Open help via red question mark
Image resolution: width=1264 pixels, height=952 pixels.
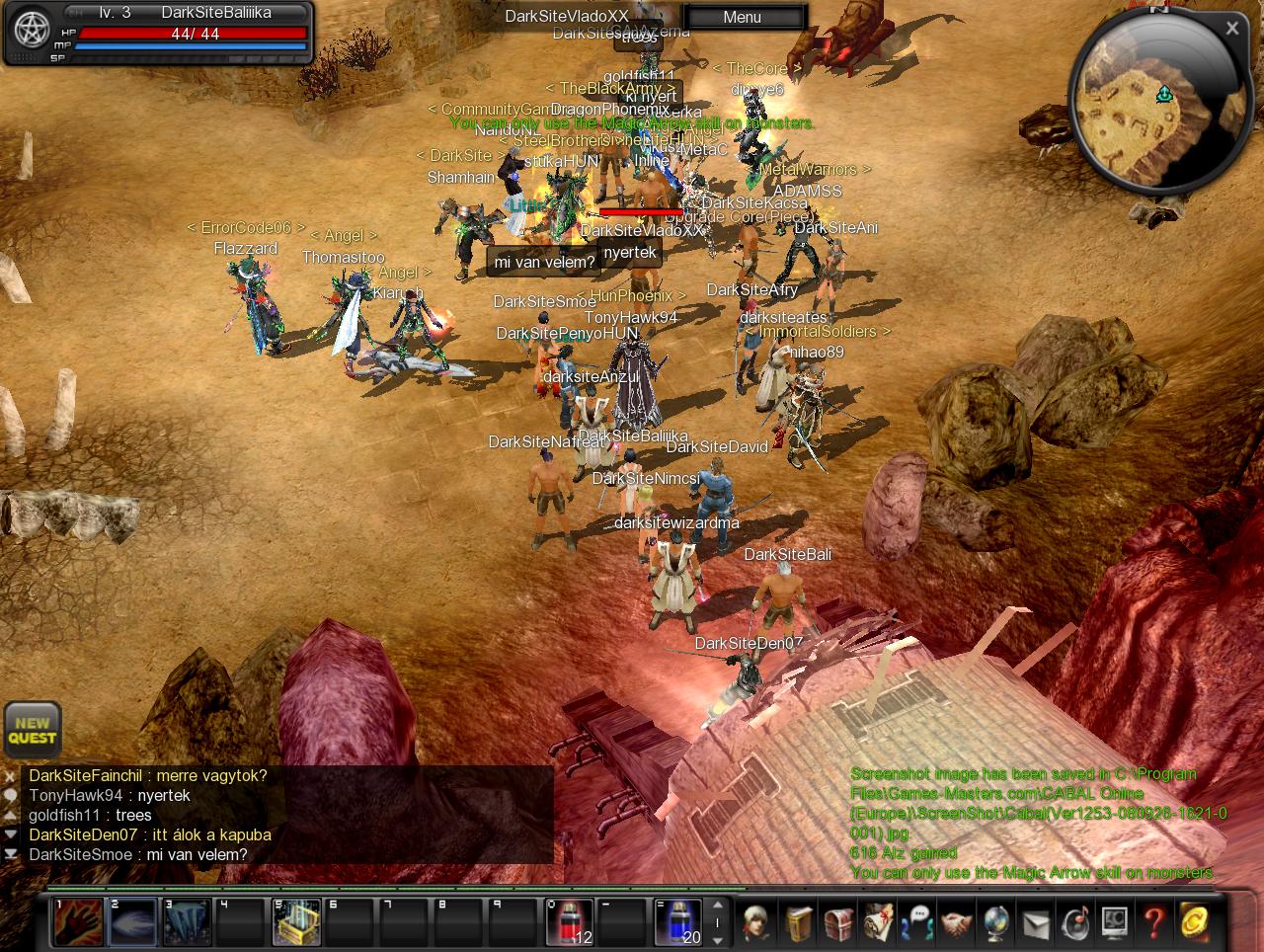1153,923
